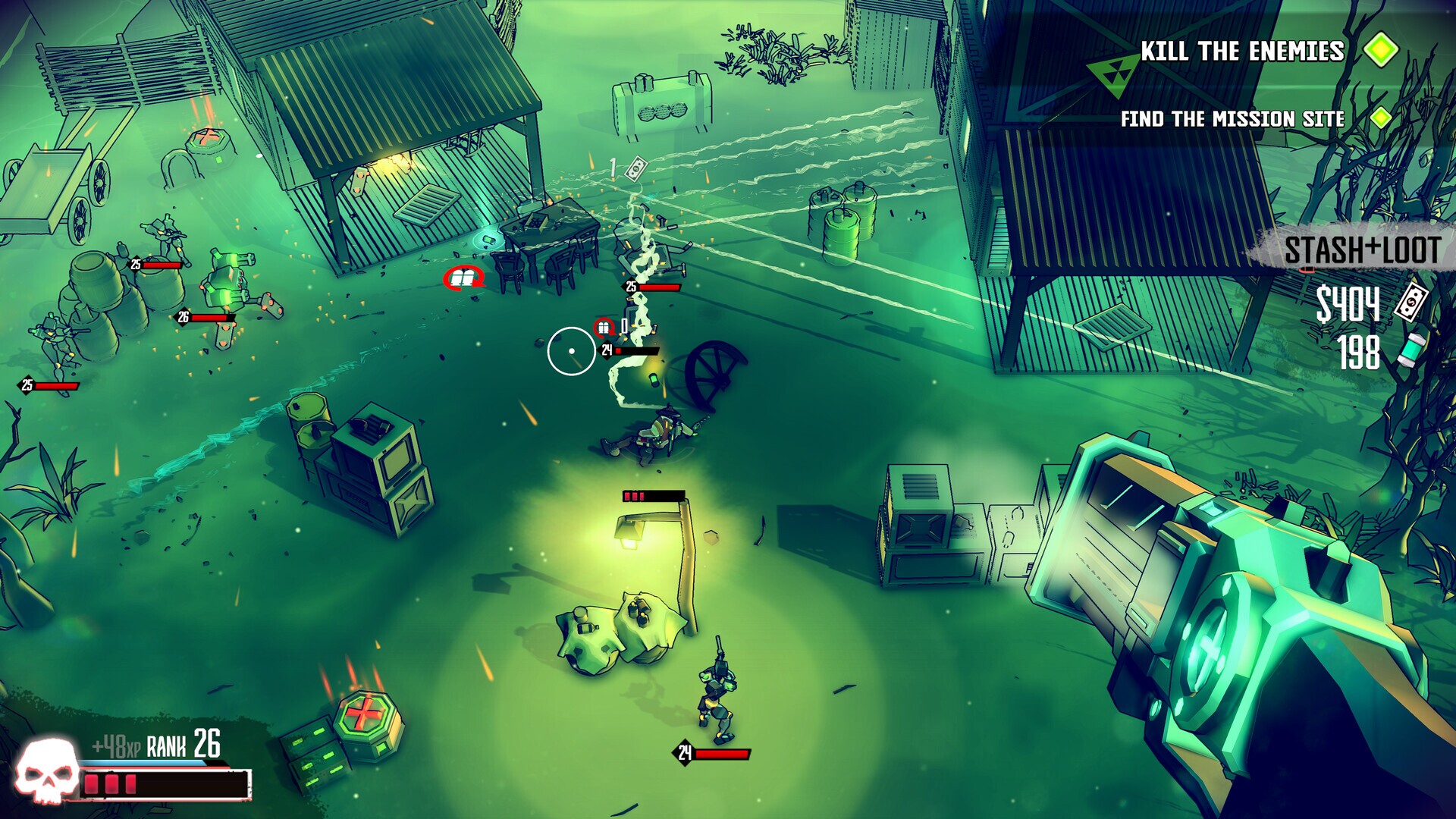This screenshot has height=819, width=1456.
Task: Click the Find The Mission Site text
Action: (1233, 119)
